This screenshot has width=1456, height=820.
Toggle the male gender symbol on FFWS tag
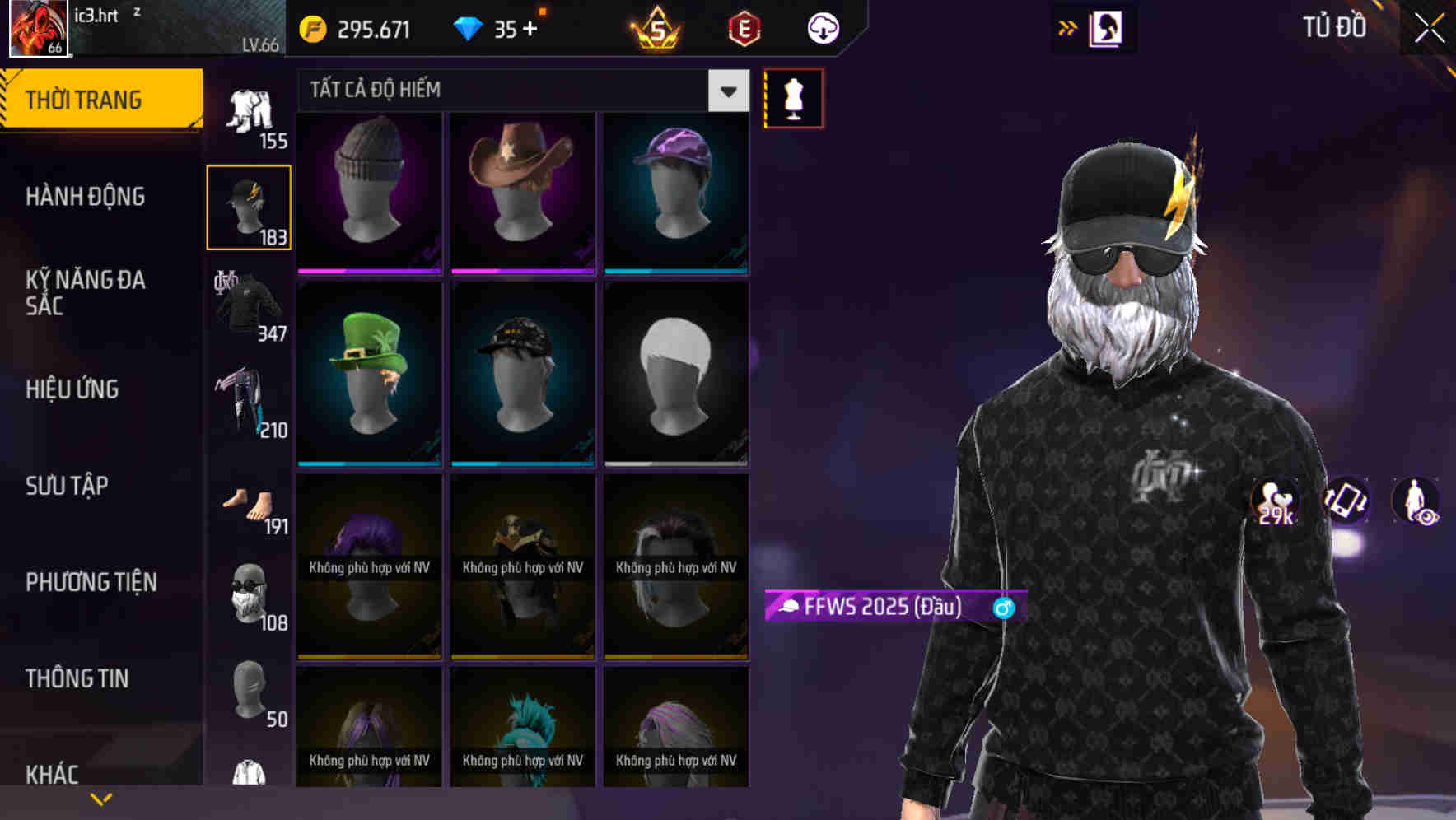click(1002, 608)
